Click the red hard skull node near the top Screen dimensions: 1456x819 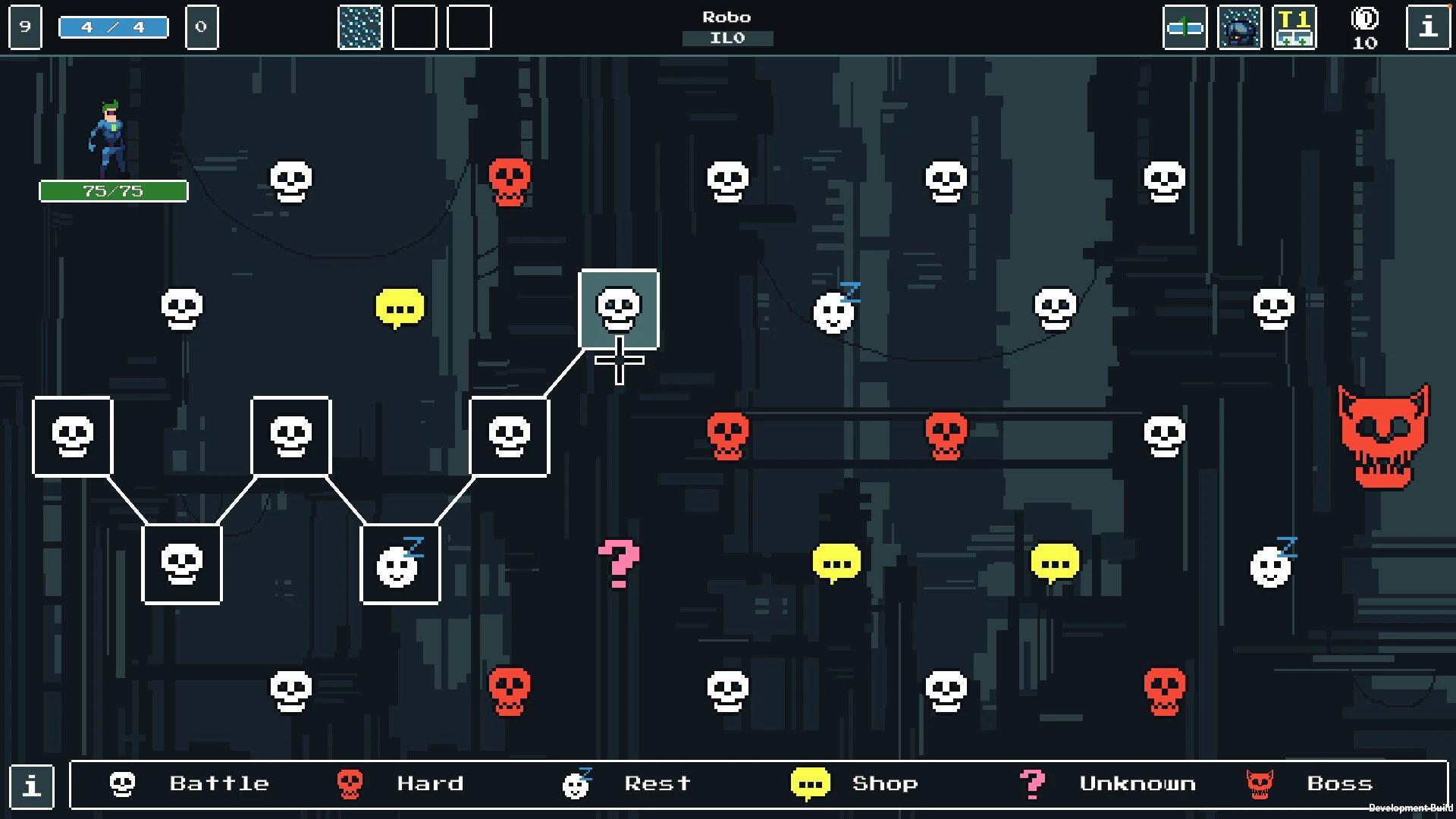509,179
